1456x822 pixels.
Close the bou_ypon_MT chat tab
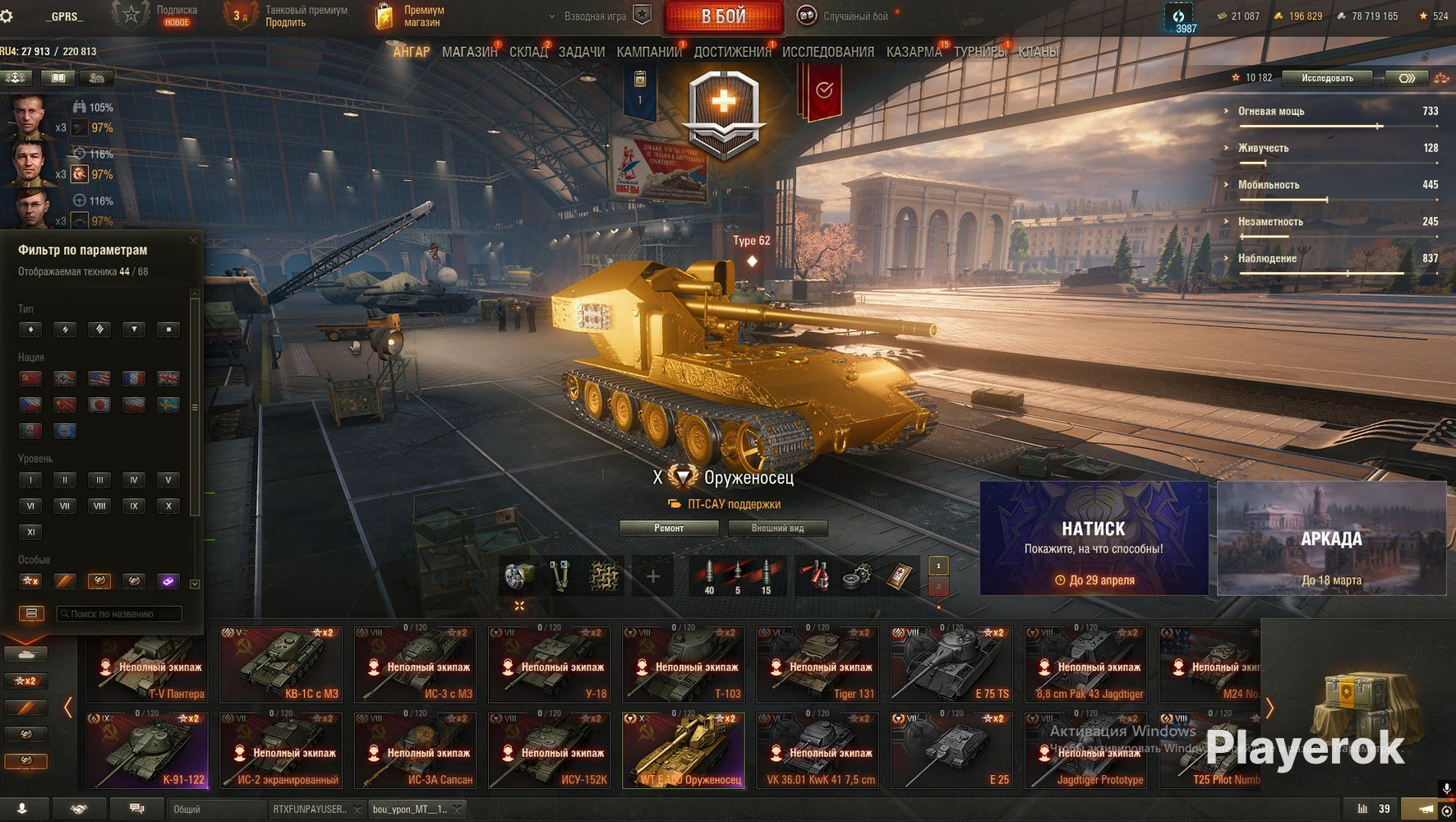pyautogui.click(x=458, y=809)
